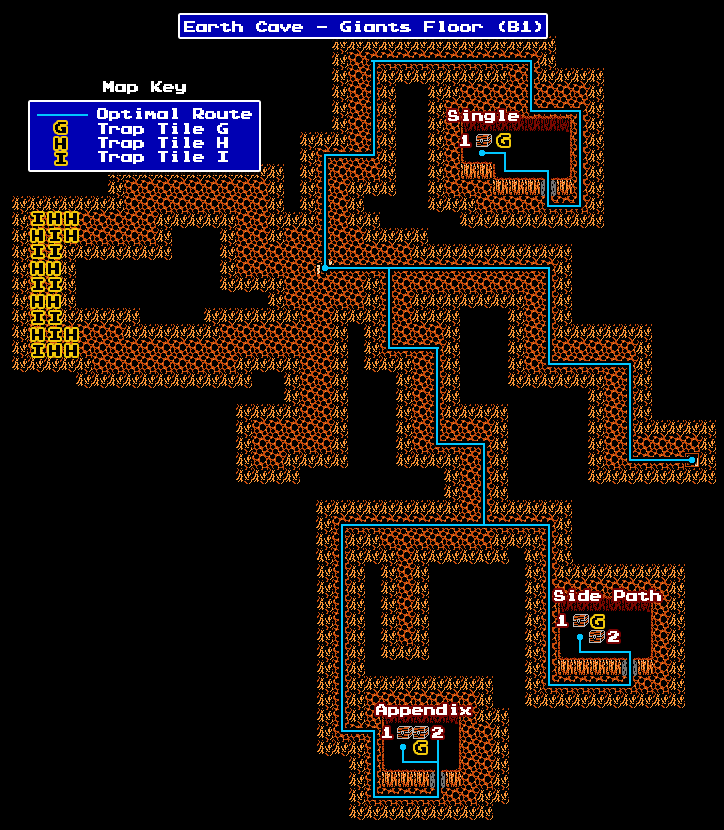Click the Appendix room label
Viewport: 724px width, 830px height.
(423, 710)
